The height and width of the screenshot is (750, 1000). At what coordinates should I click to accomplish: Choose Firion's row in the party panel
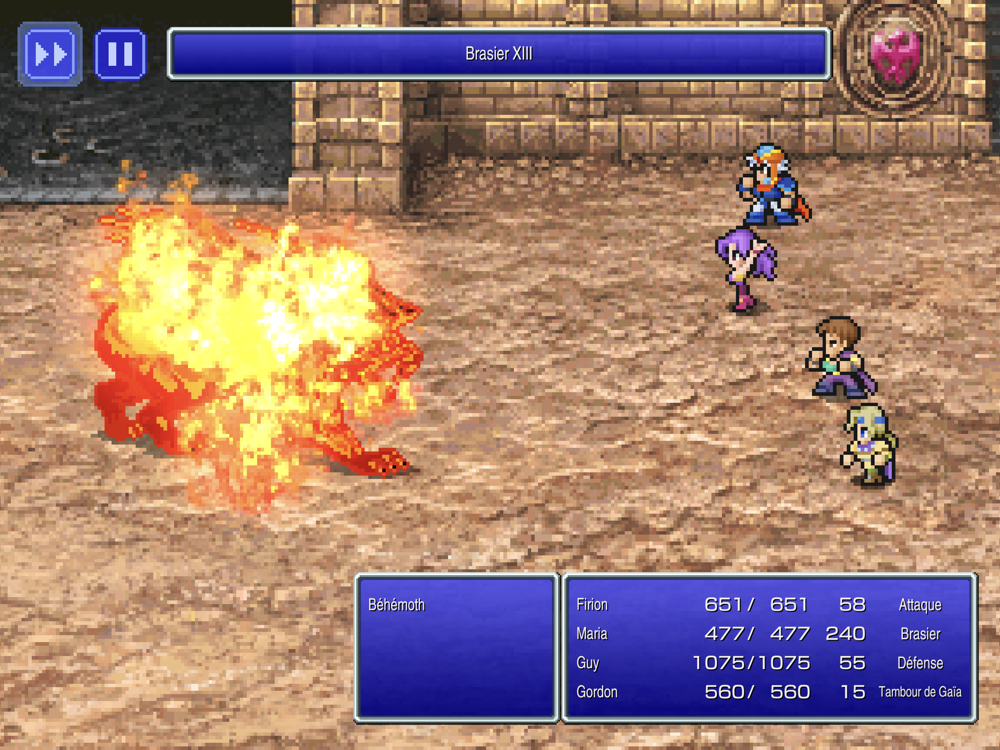768,605
